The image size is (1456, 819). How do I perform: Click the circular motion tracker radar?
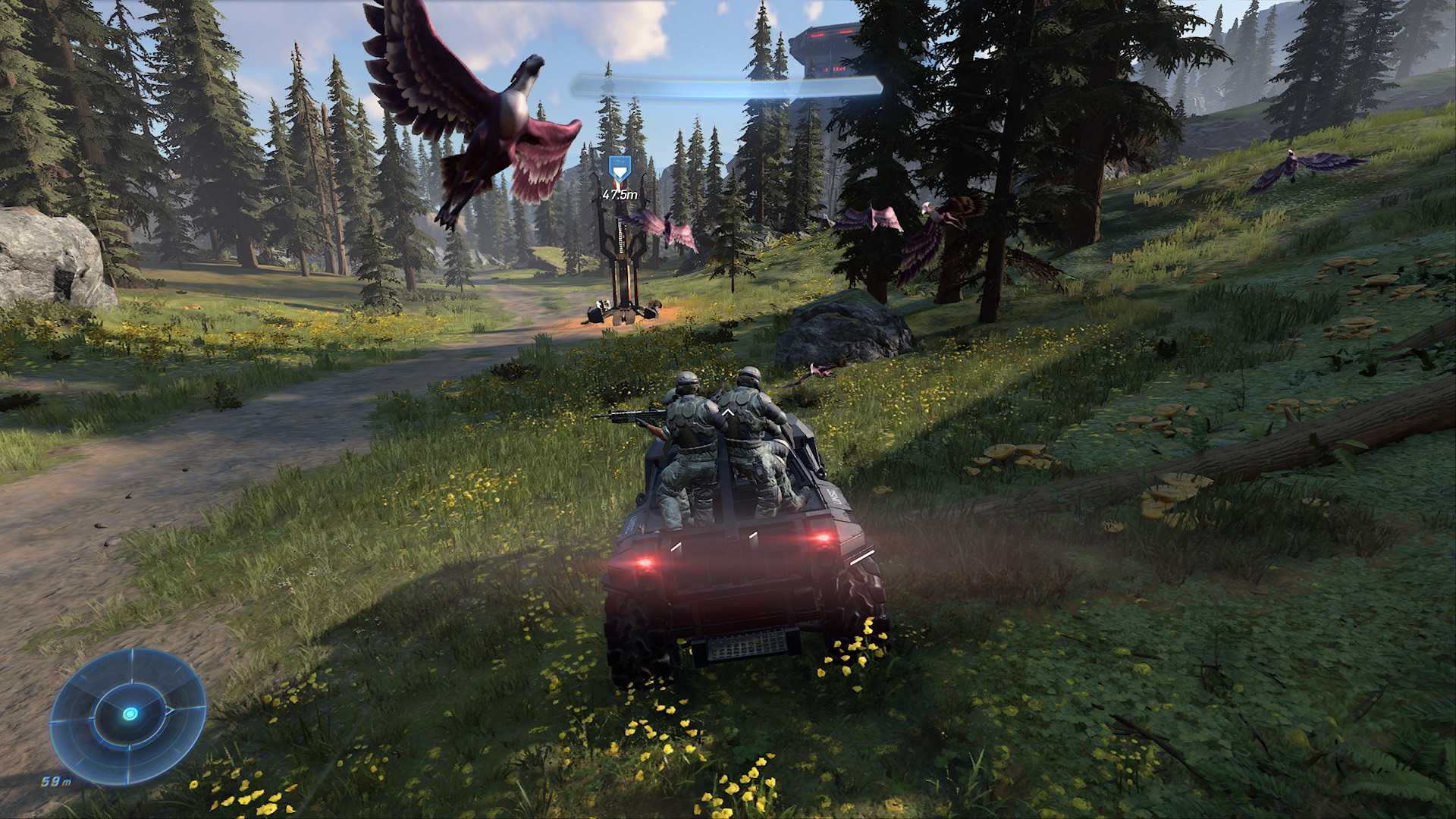coord(128,714)
